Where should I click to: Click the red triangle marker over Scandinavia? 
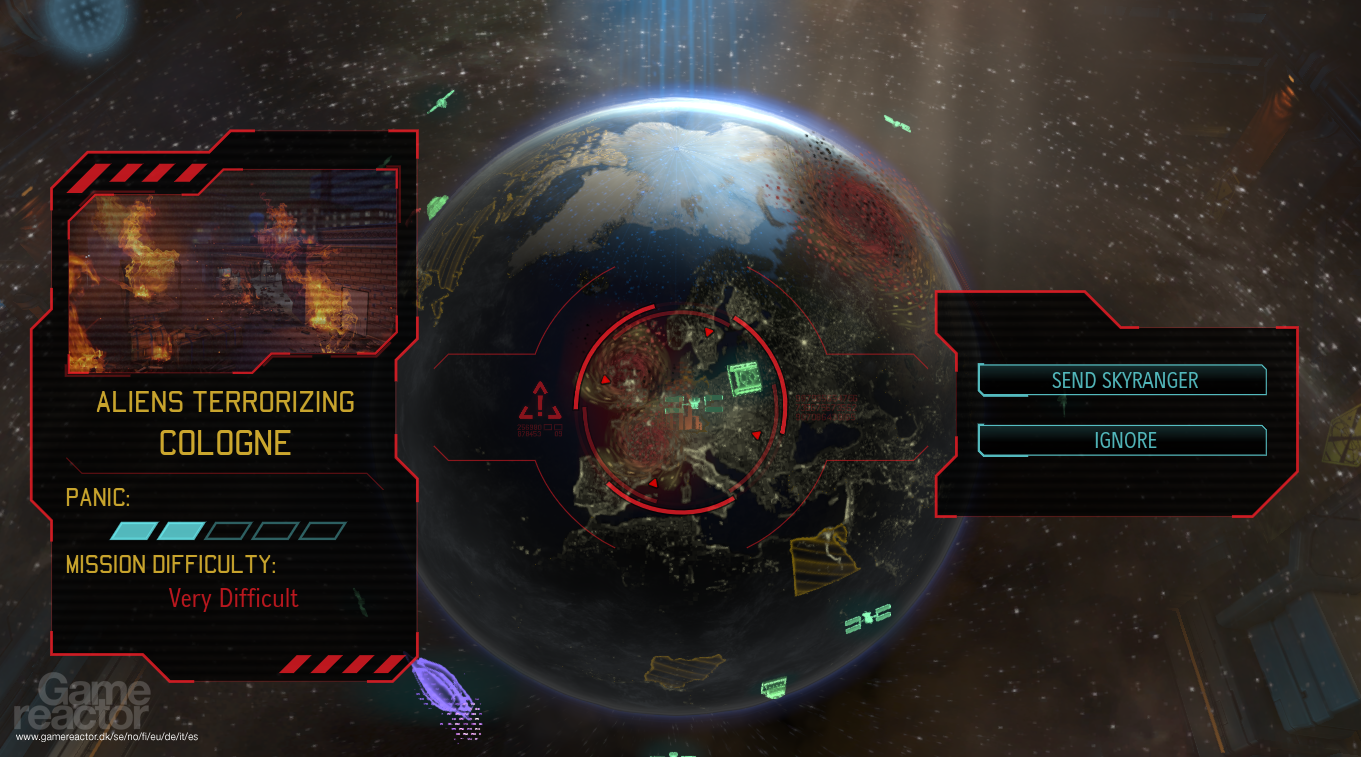[x=708, y=333]
